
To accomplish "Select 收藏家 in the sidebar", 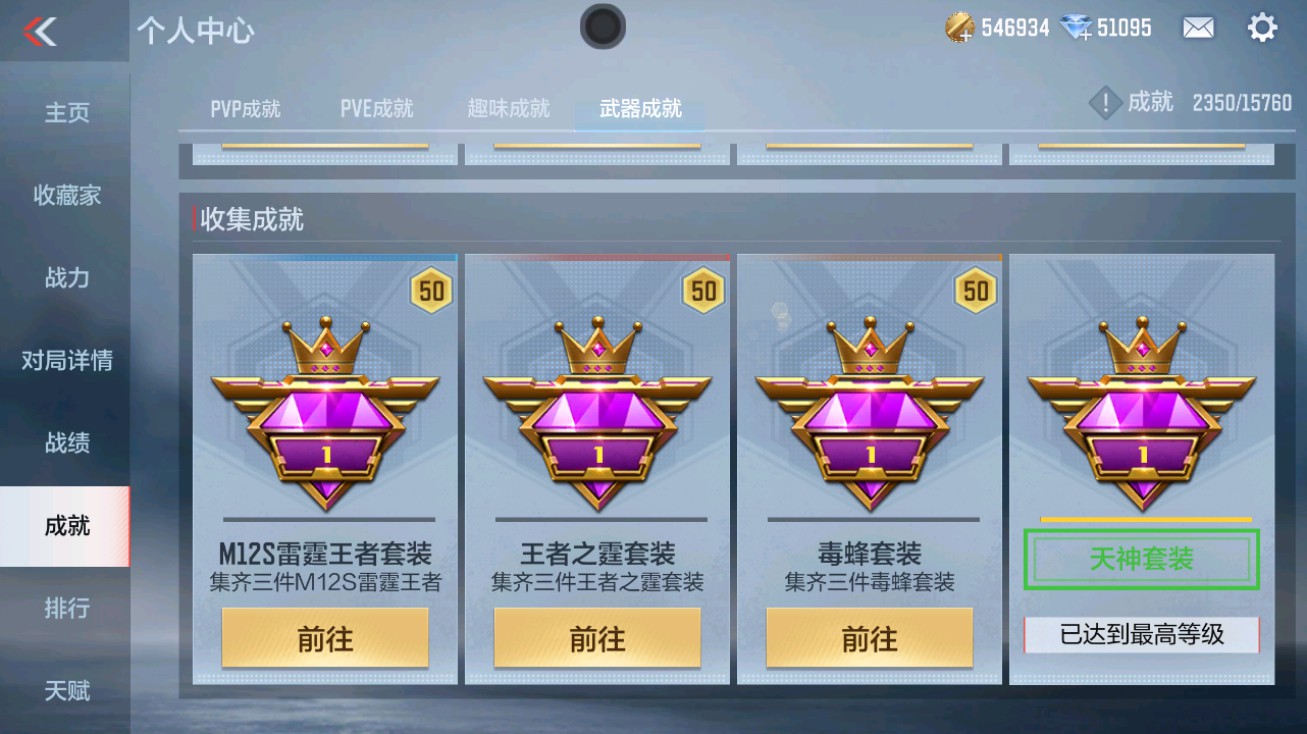I will [x=64, y=196].
